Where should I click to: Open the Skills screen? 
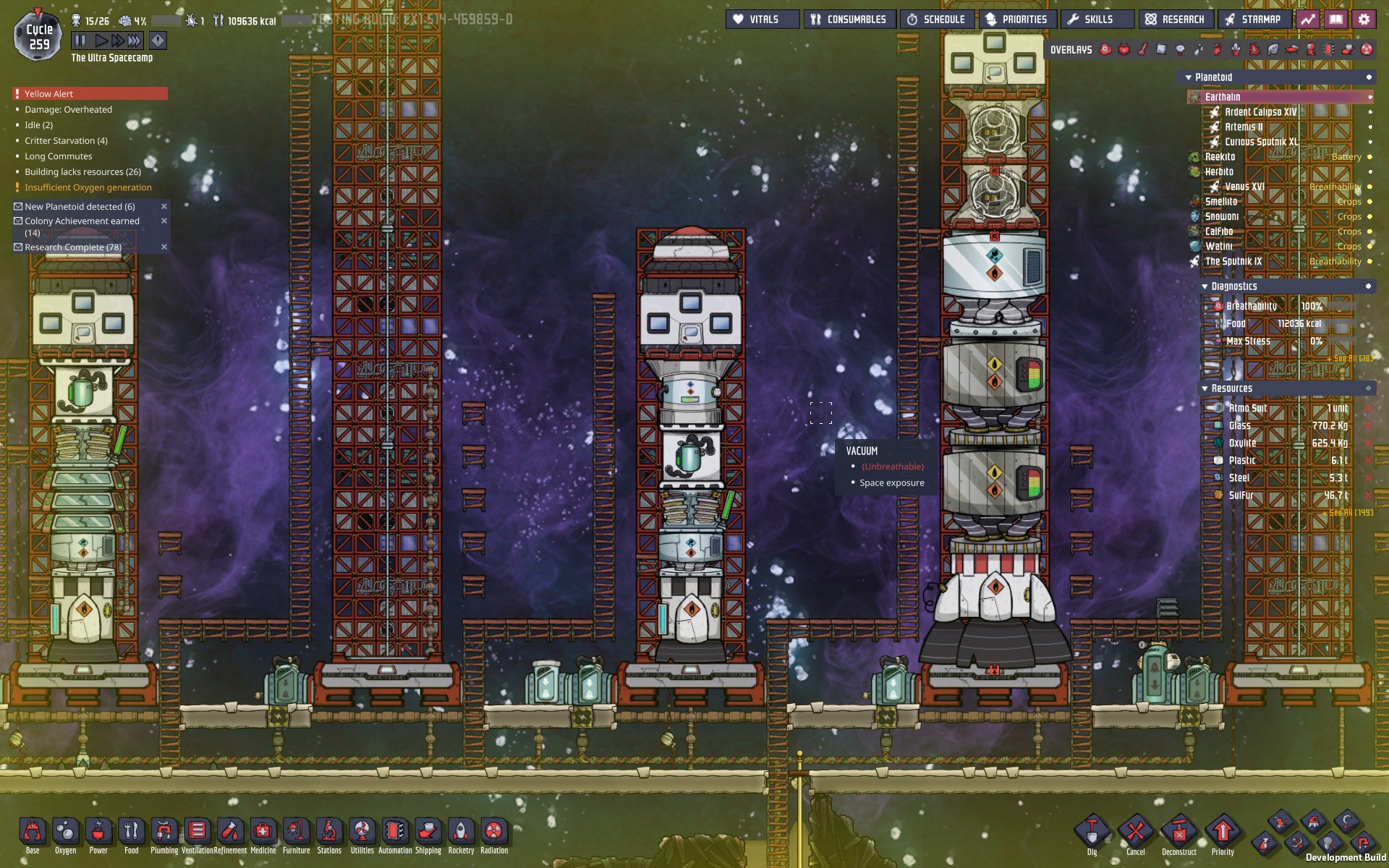[x=1091, y=20]
